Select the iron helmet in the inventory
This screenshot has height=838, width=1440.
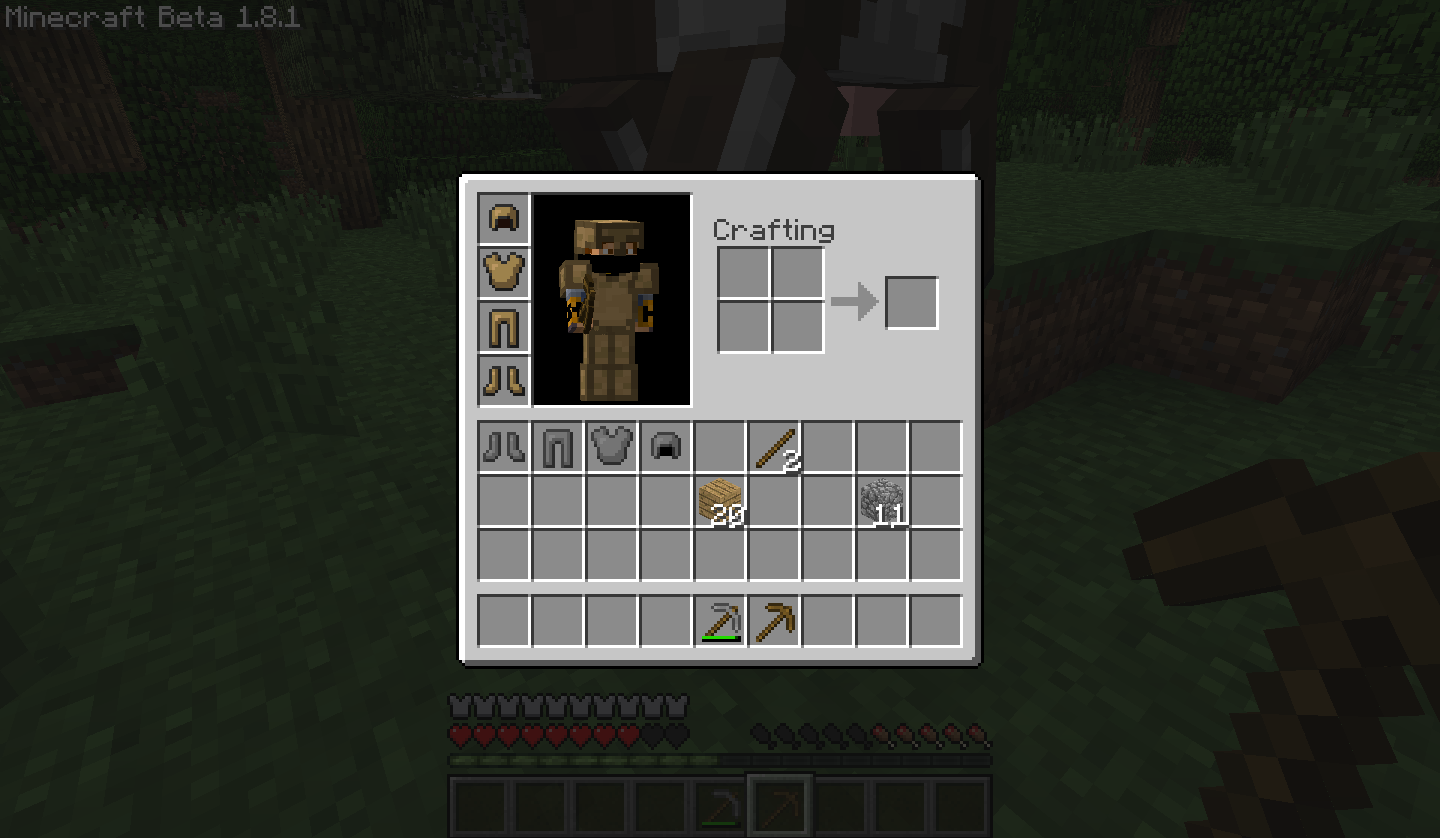tap(666, 447)
